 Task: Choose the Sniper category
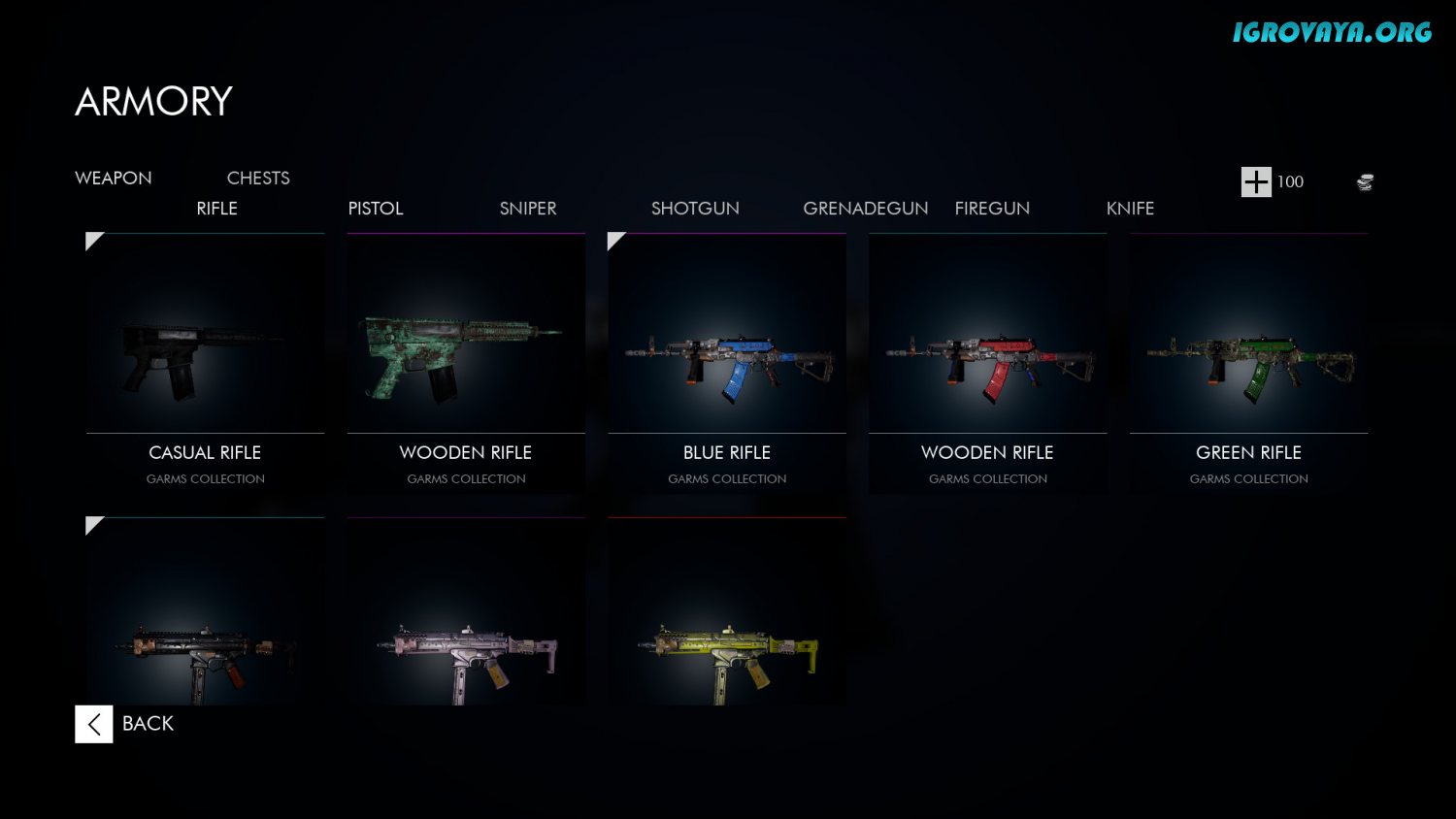[528, 209]
